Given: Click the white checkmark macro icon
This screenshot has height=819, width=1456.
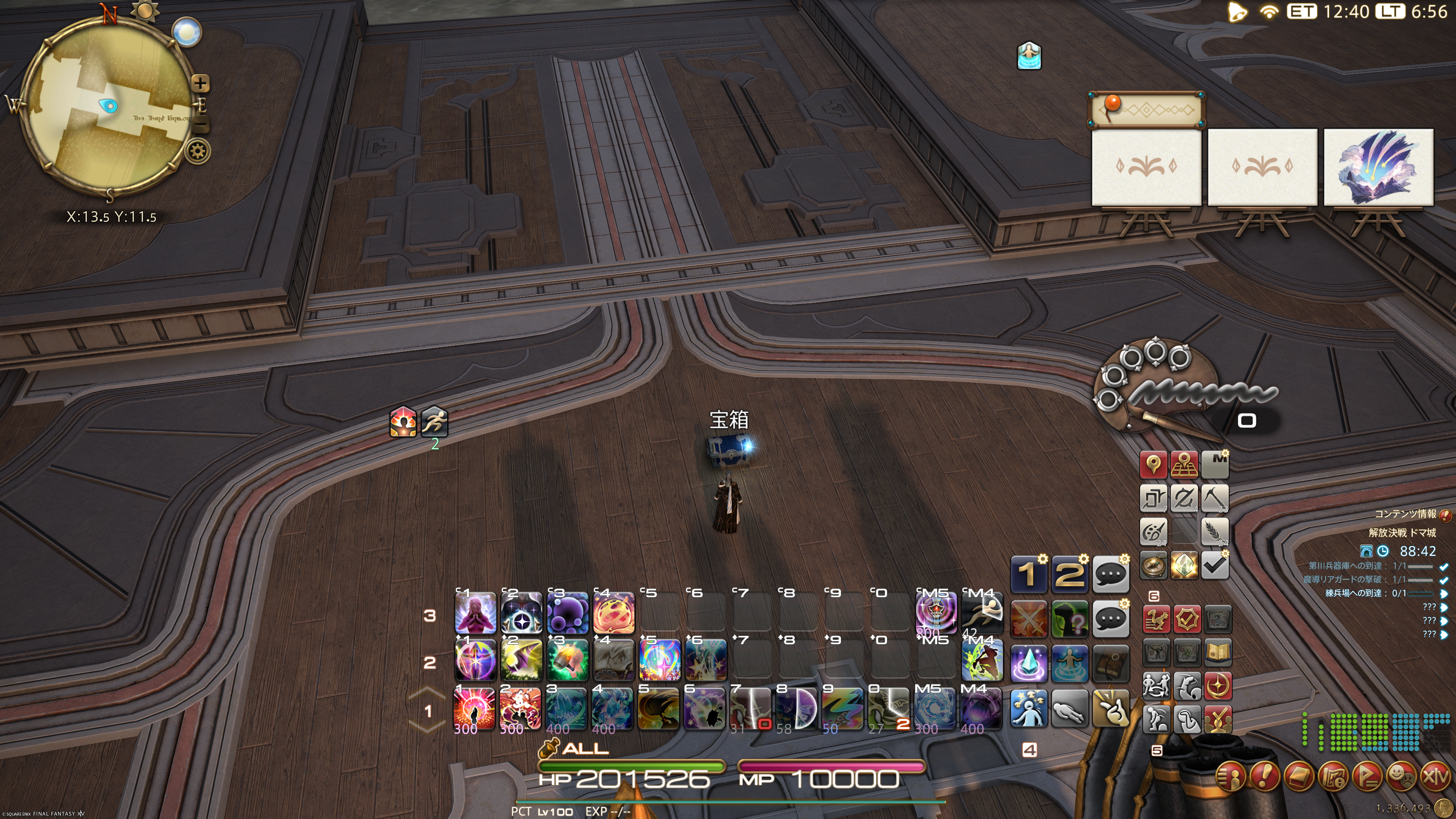Looking at the screenshot, I should tap(1214, 565).
